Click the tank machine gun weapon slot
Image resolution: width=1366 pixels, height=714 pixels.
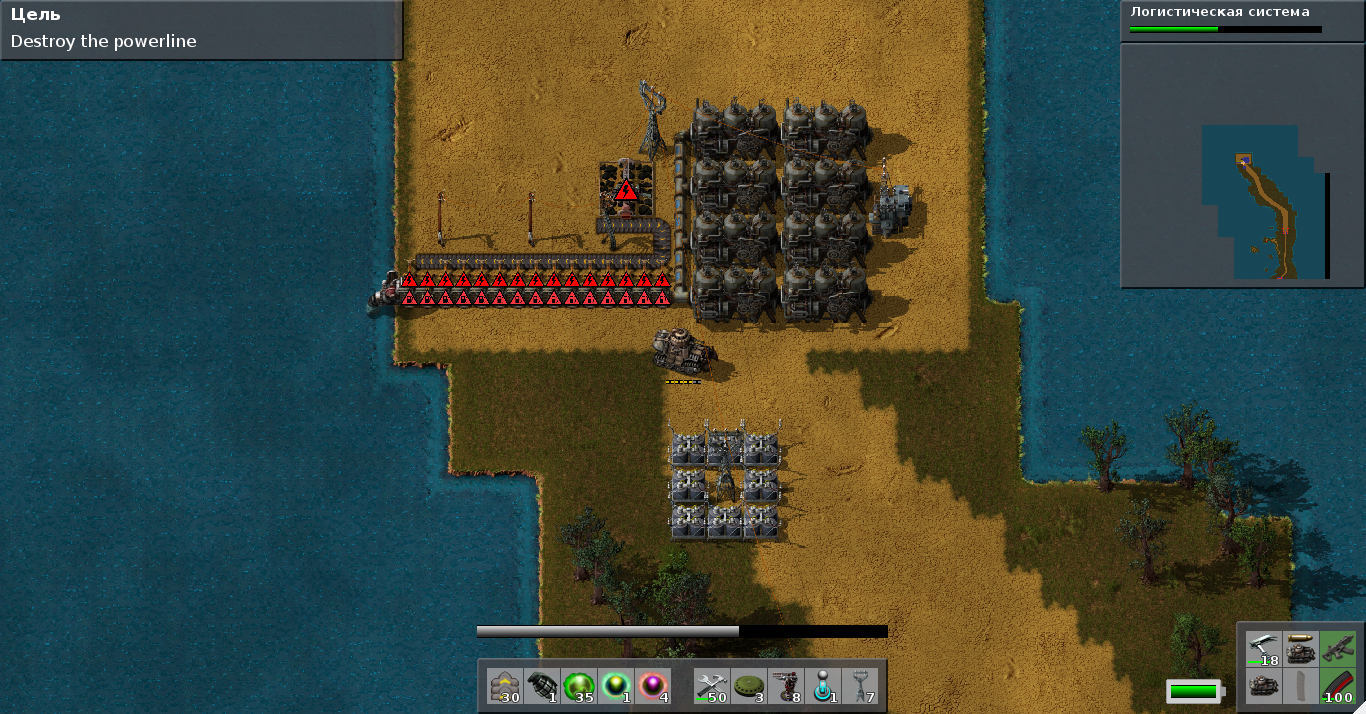[x=1301, y=649]
